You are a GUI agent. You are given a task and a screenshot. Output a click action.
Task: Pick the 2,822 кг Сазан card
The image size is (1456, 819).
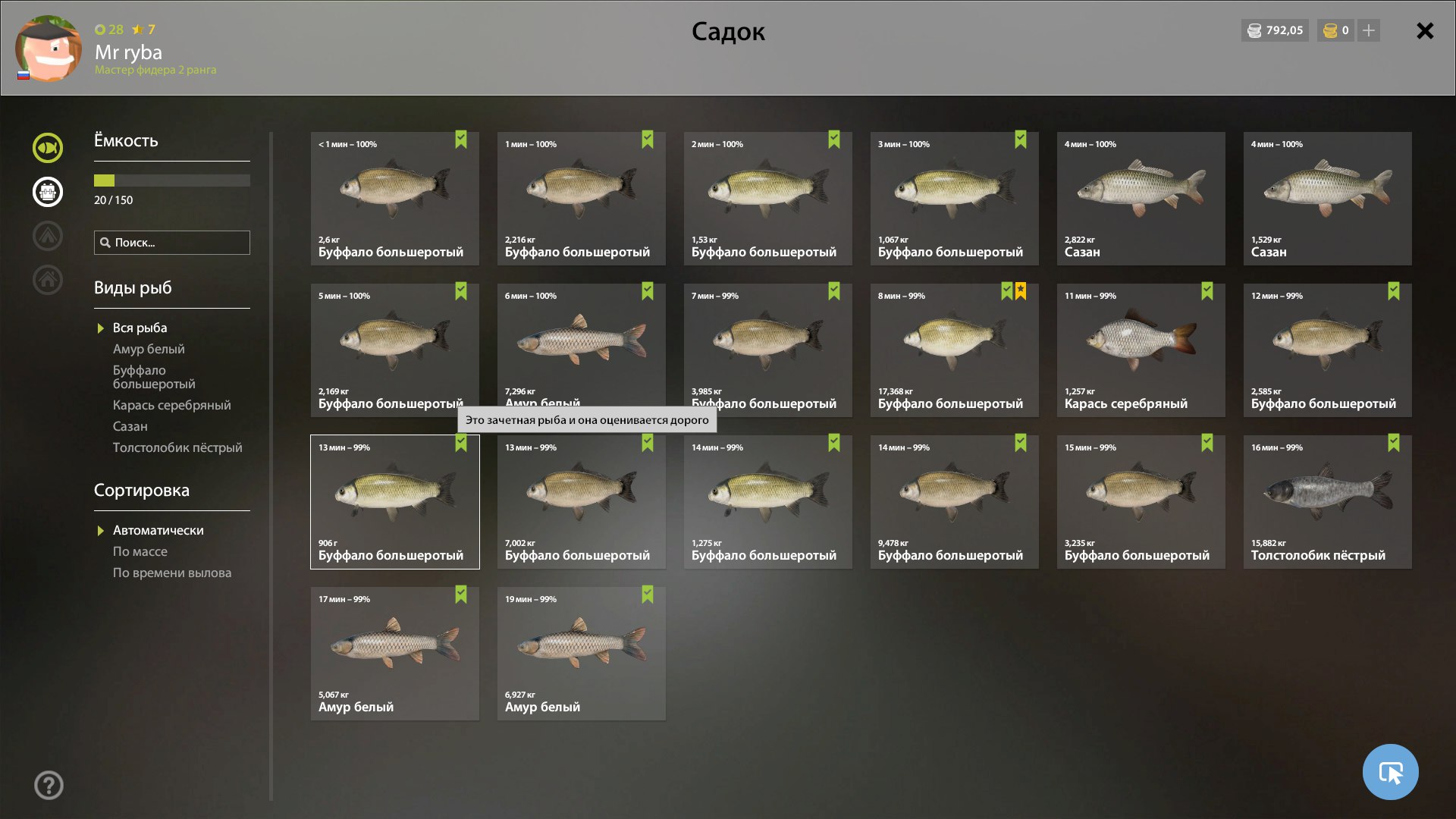[x=1141, y=198]
